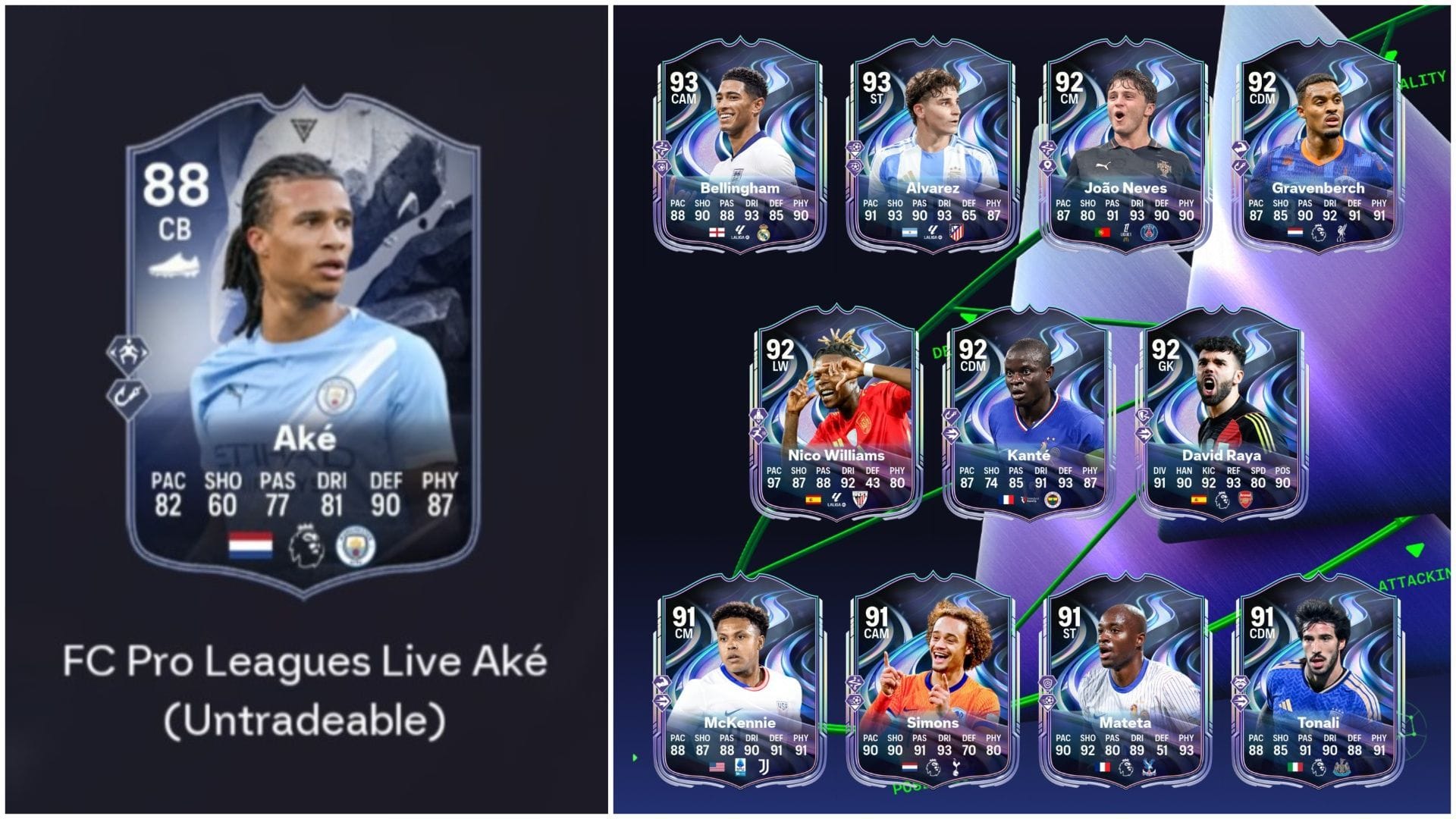Click the Arsenal crest on David Raya's card

(x=1244, y=500)
